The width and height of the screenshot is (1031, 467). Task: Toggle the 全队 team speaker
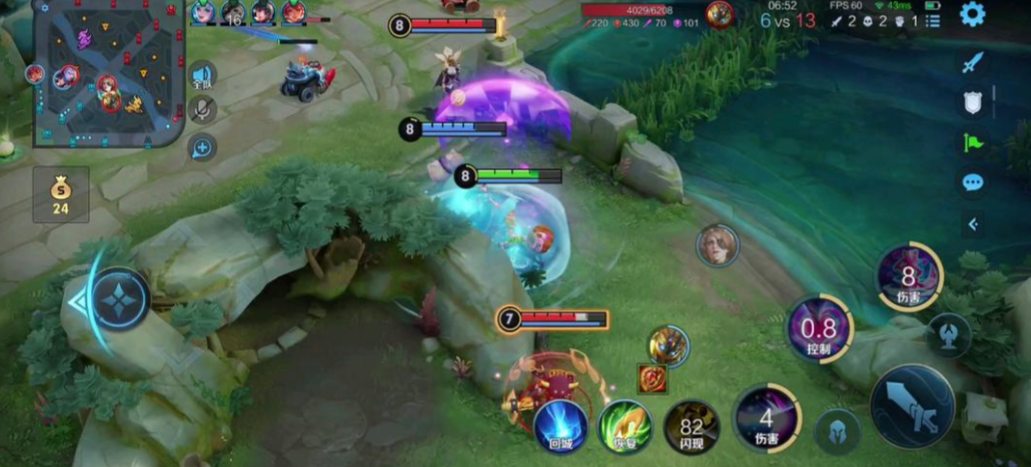tap(202, 76)
